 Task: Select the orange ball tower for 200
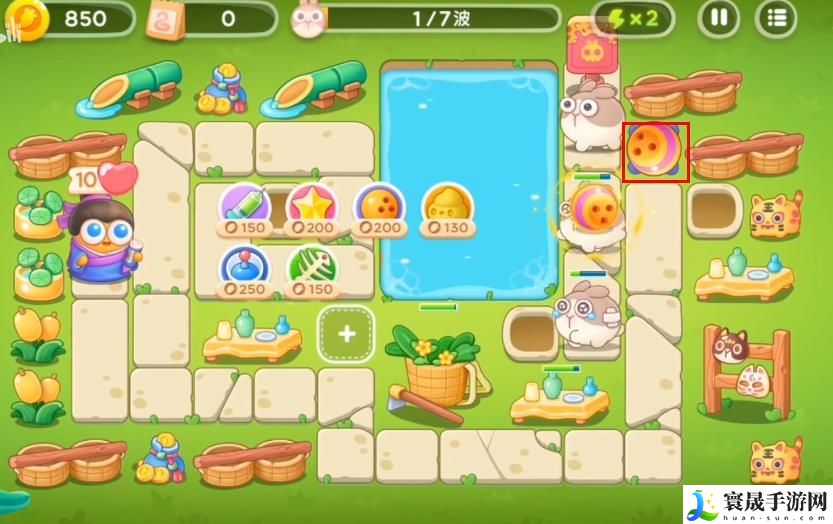379,207
